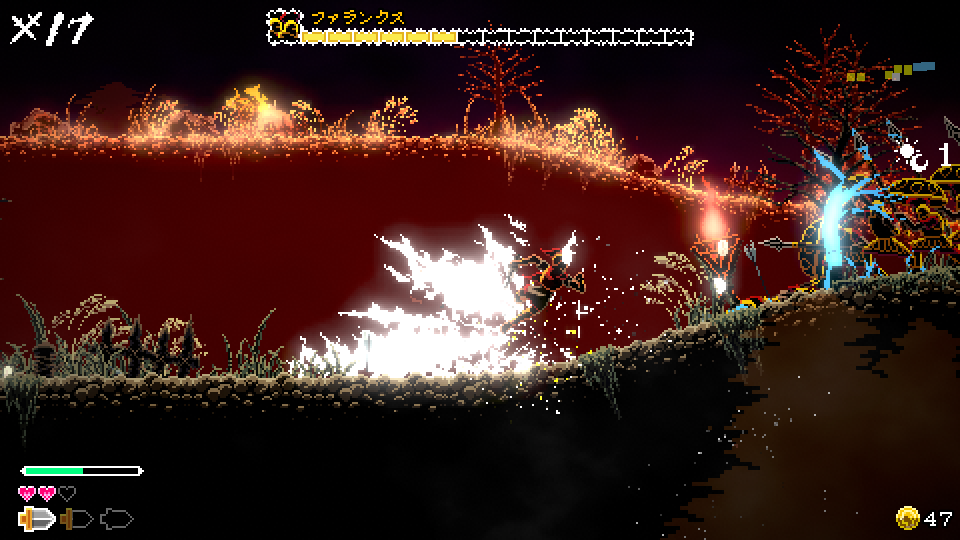This screenshot has height=540, width=960.
Task: Select the bright silver sword slot
Action: pos(36,519)
